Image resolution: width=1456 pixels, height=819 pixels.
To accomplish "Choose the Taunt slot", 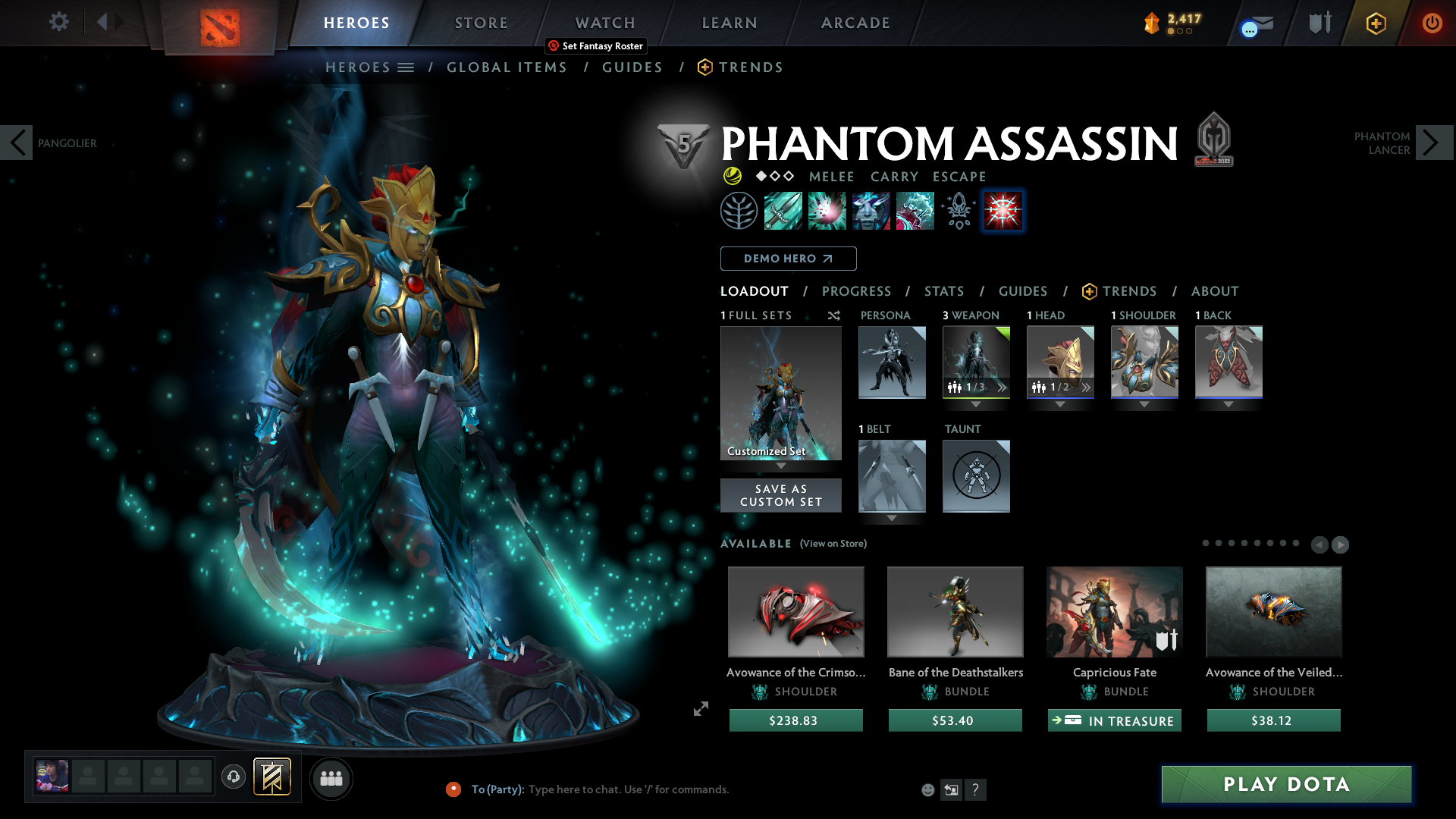I will click(976, 475).
